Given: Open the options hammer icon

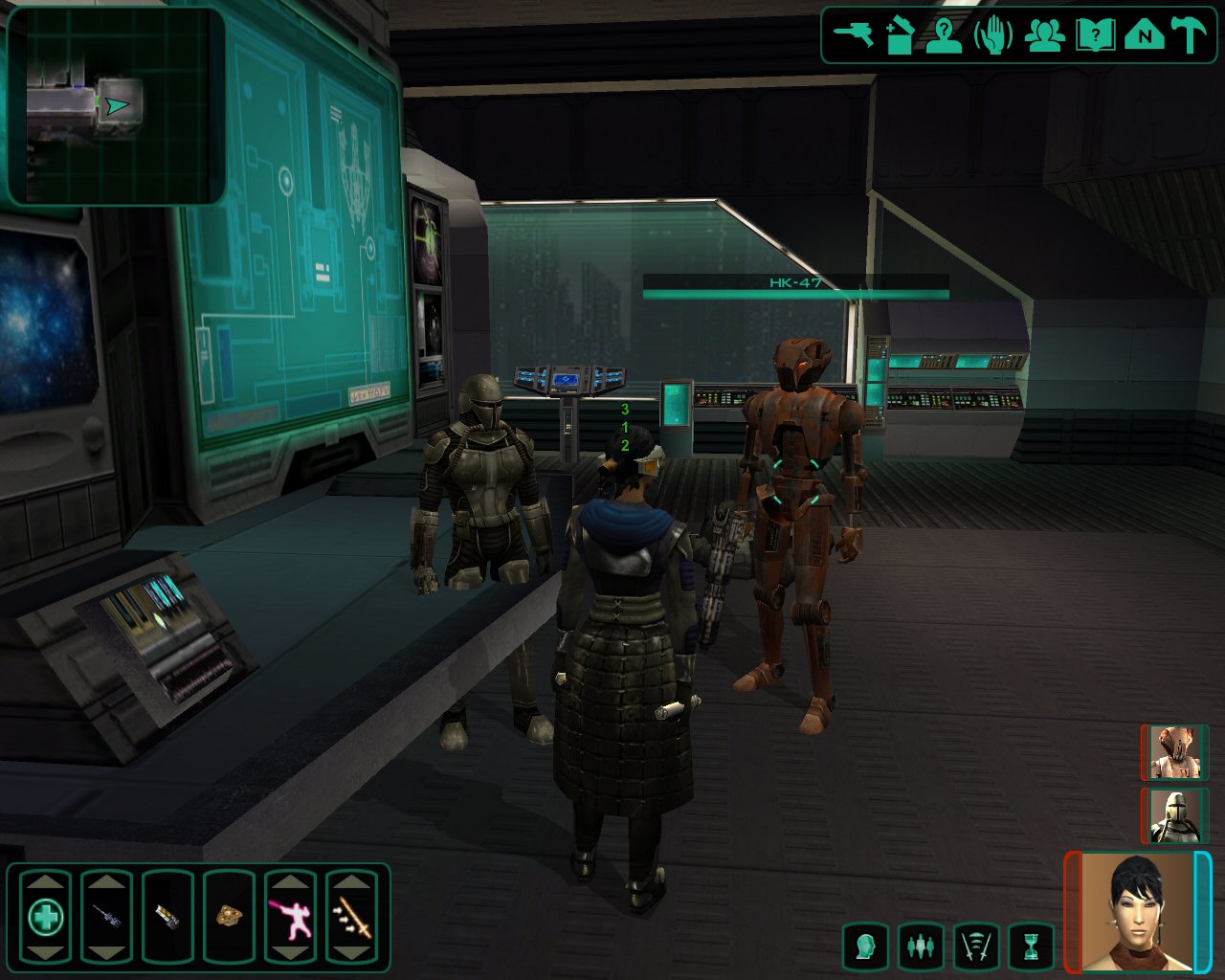Looking at the screenshot, I should point(1190,35).
